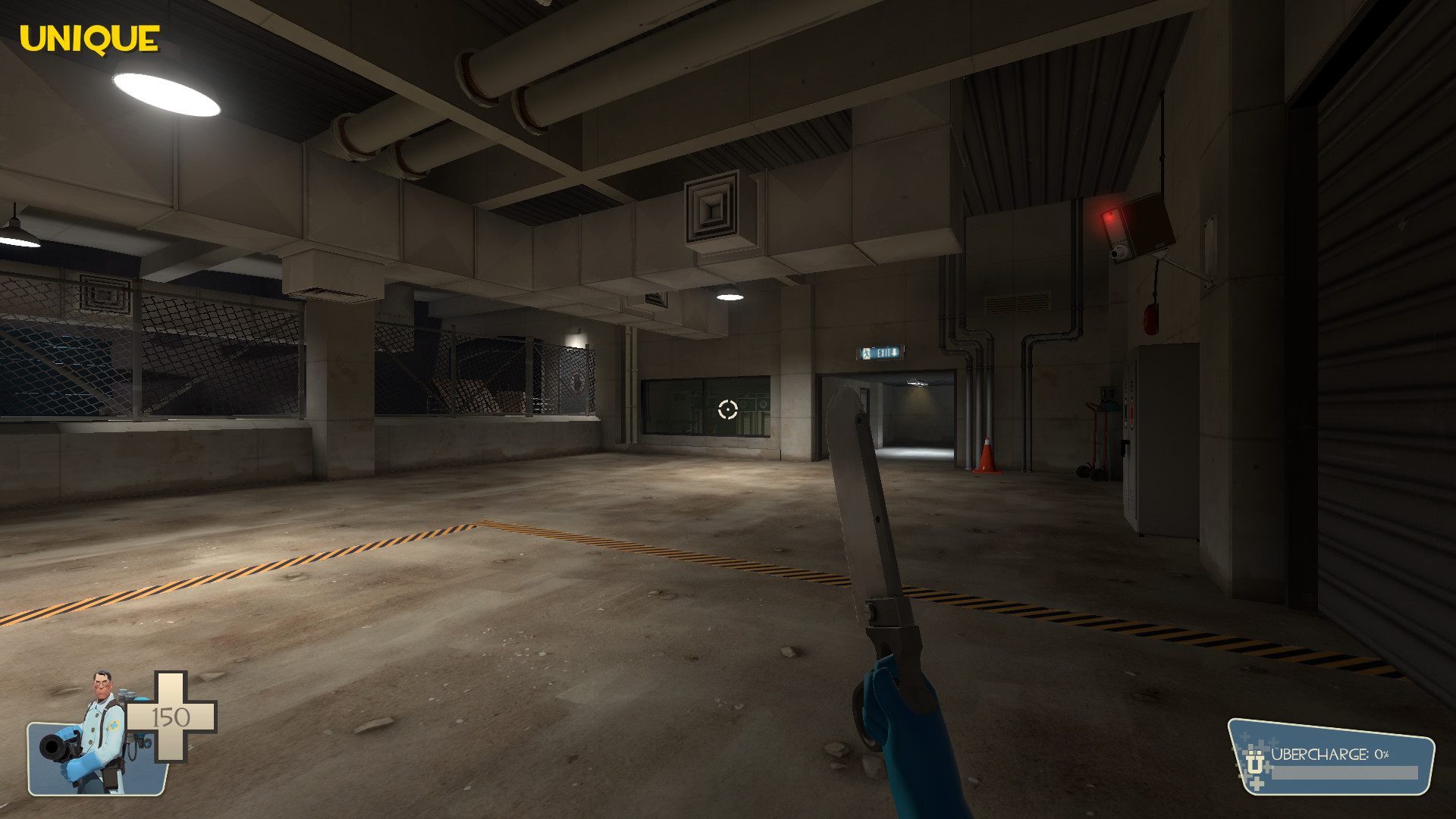Toggle the circular crosshair at screen center
The image size is (1456, 819).
click(728, 411)
